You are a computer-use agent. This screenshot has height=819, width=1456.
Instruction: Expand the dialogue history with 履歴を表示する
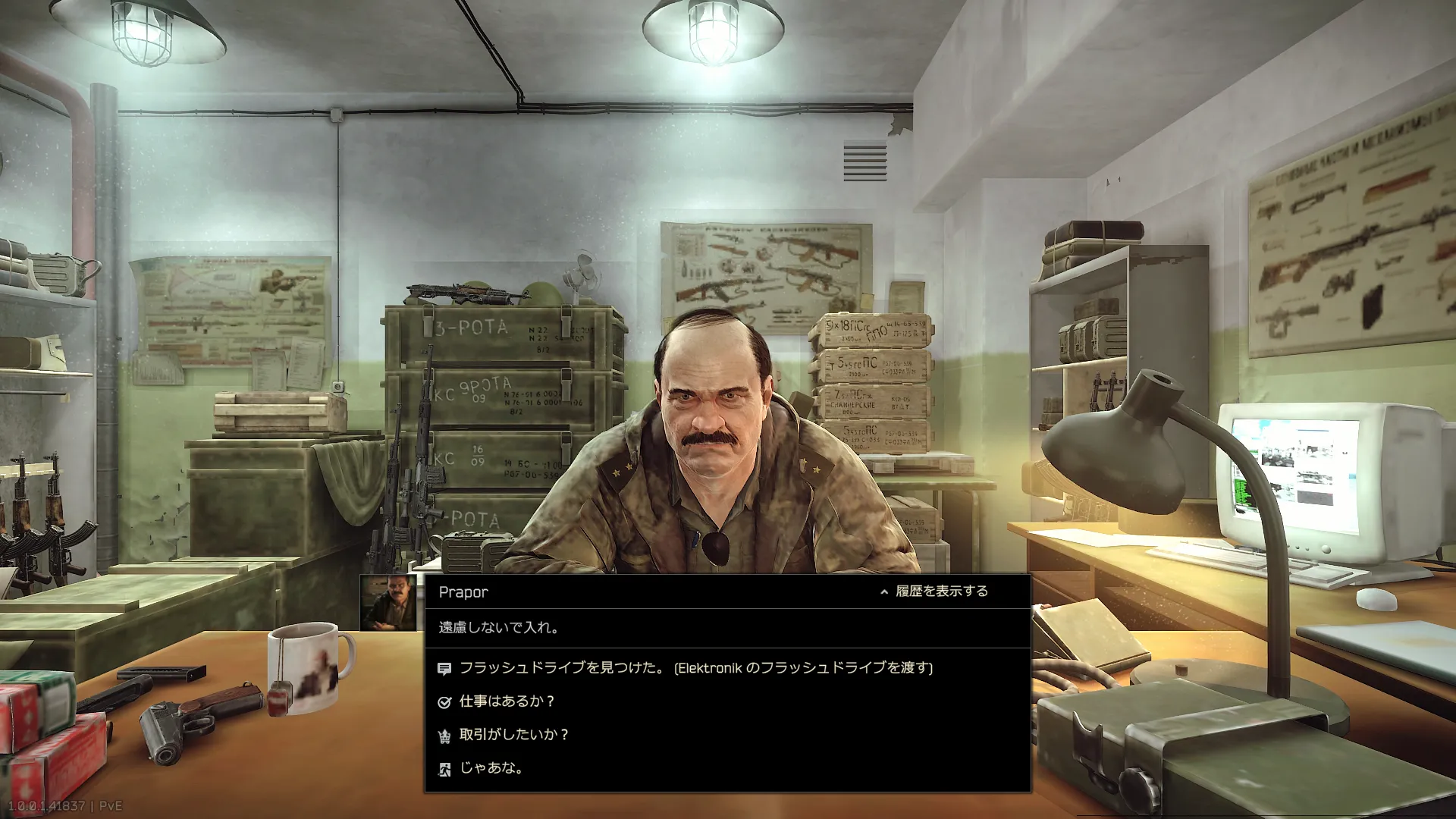(x=934, y=591)
